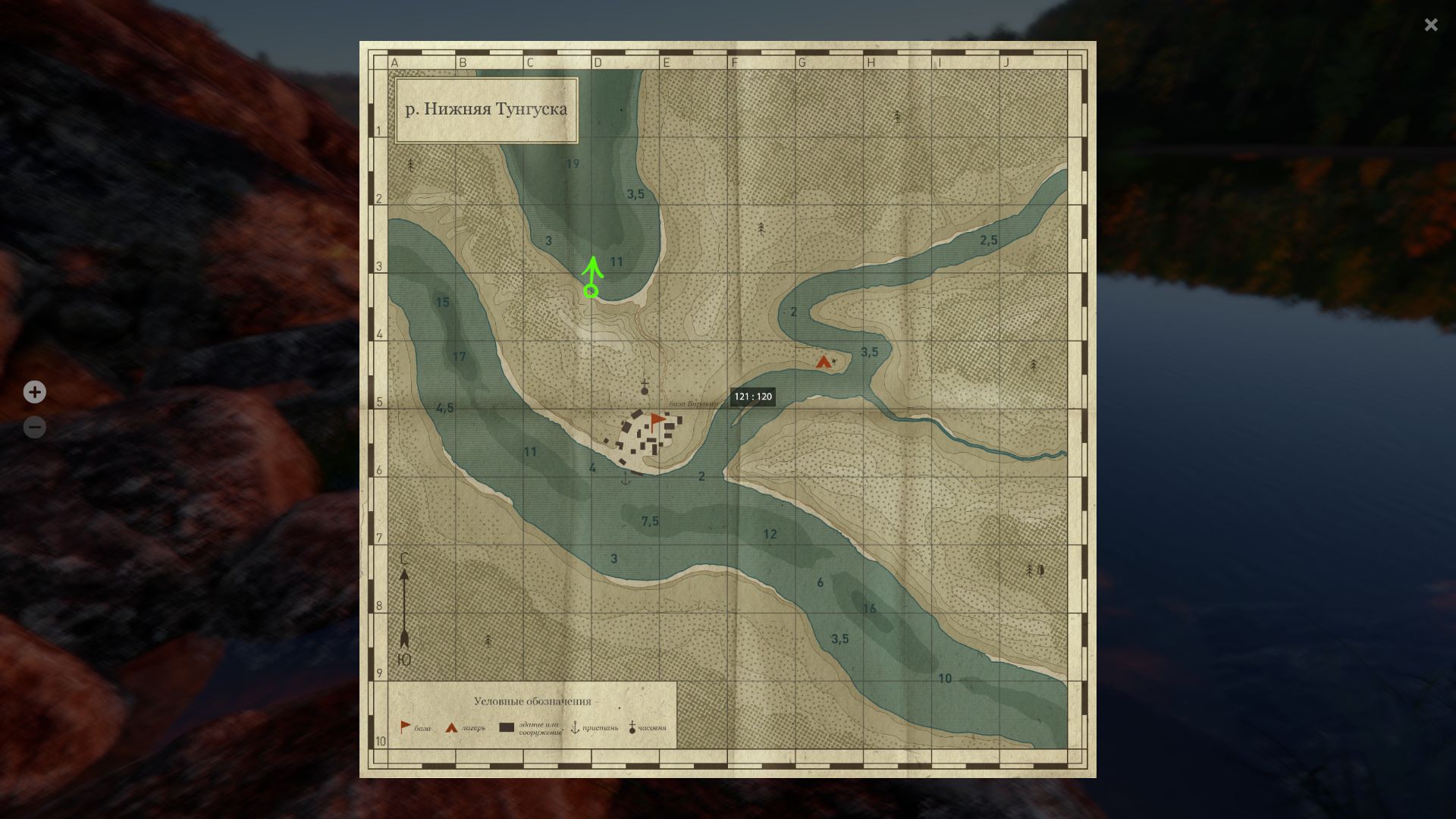The height and width of the screenshot is (819, 1456).
Task: Select the red tent camp marker near sector G4
Action: point(823,362)
